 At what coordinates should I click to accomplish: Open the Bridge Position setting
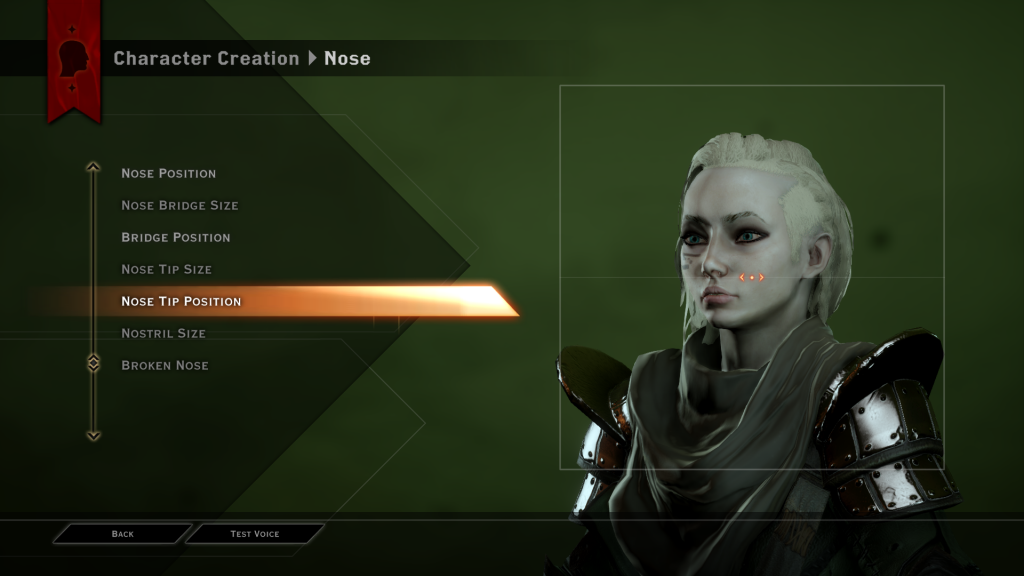click(175, 237)
